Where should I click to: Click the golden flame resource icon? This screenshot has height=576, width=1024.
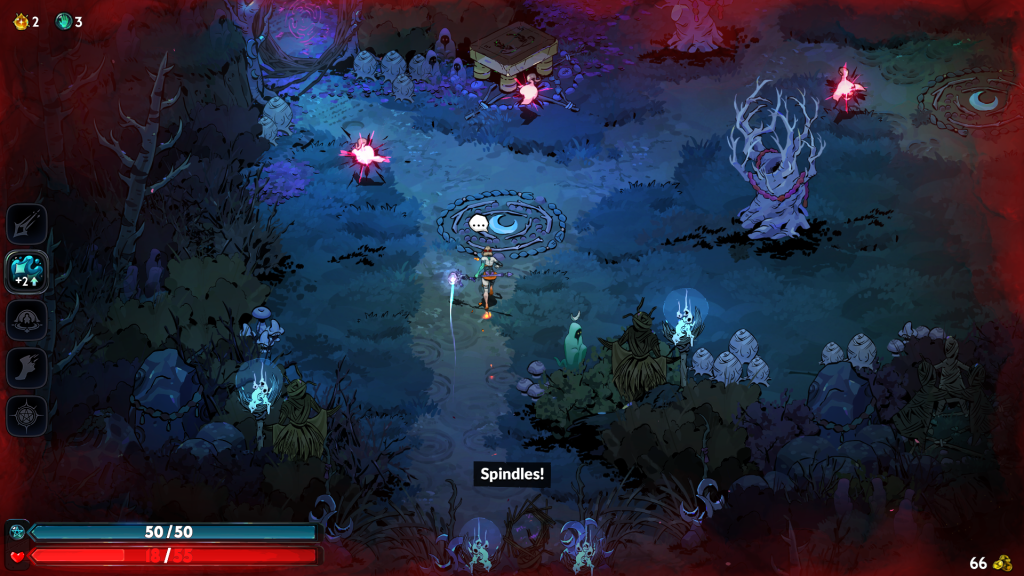(x=19, y=21)
